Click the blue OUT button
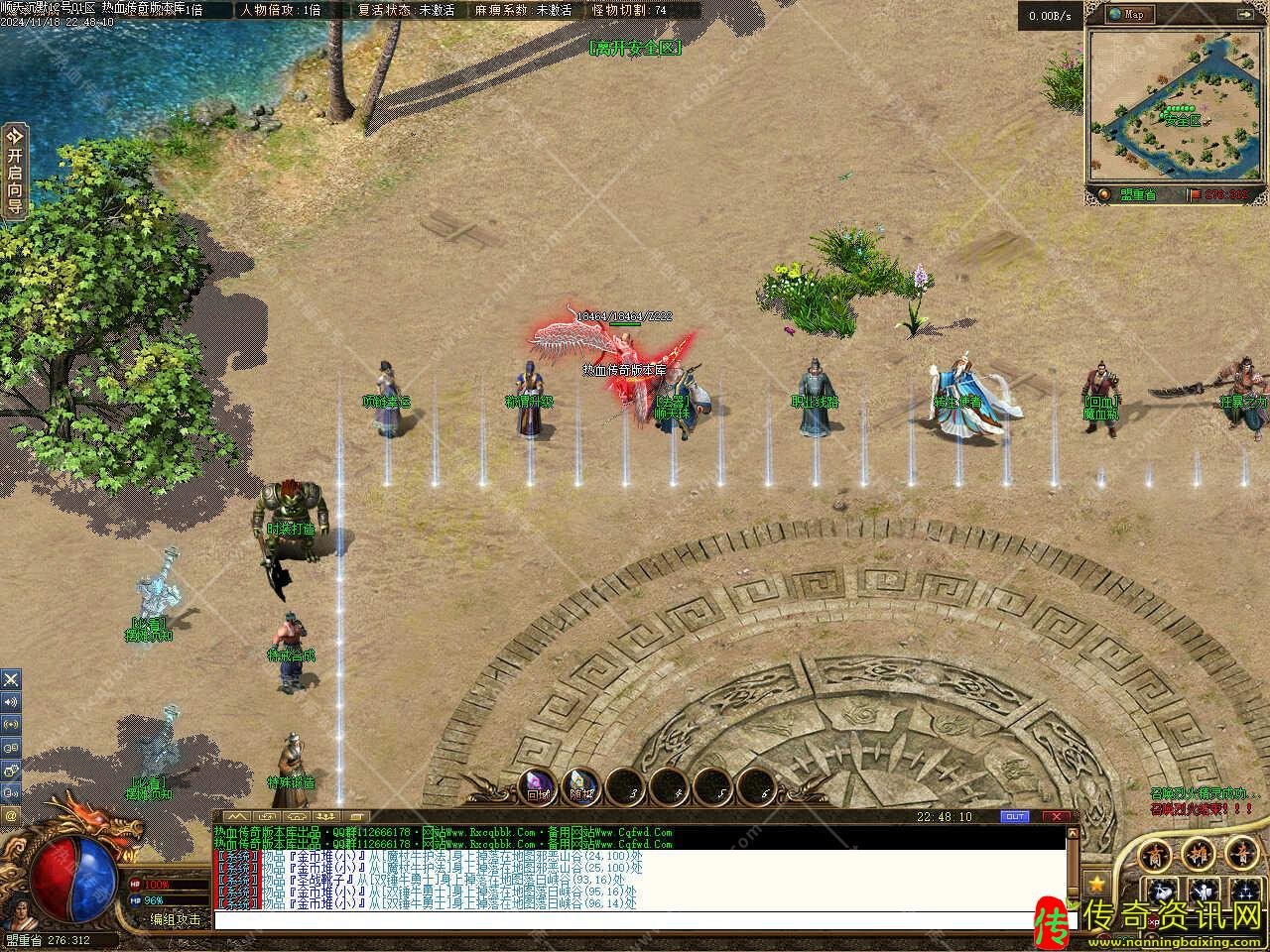The height and width of the screenshot is (952, 1270). click(1015, 817)
